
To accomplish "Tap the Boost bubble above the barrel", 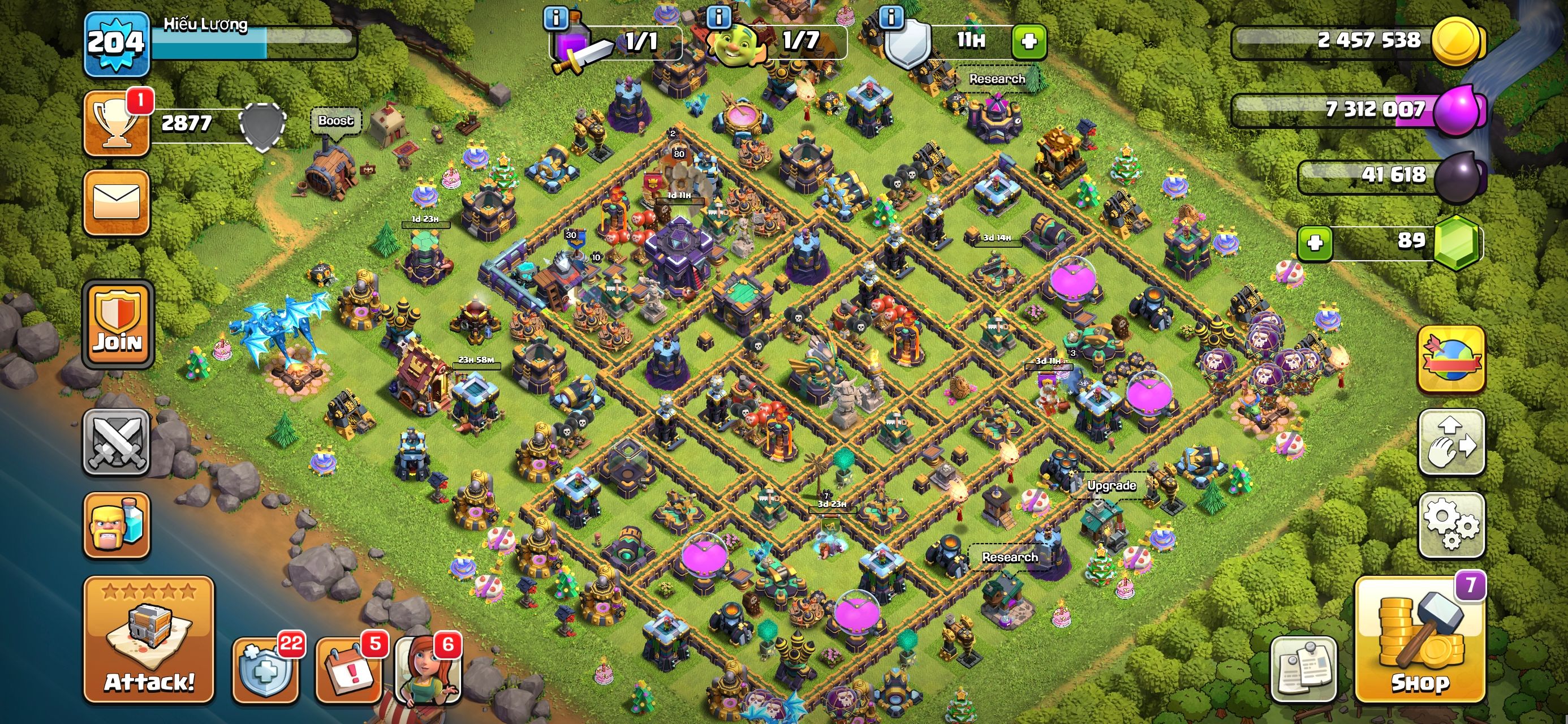I will tap(335, 120).
